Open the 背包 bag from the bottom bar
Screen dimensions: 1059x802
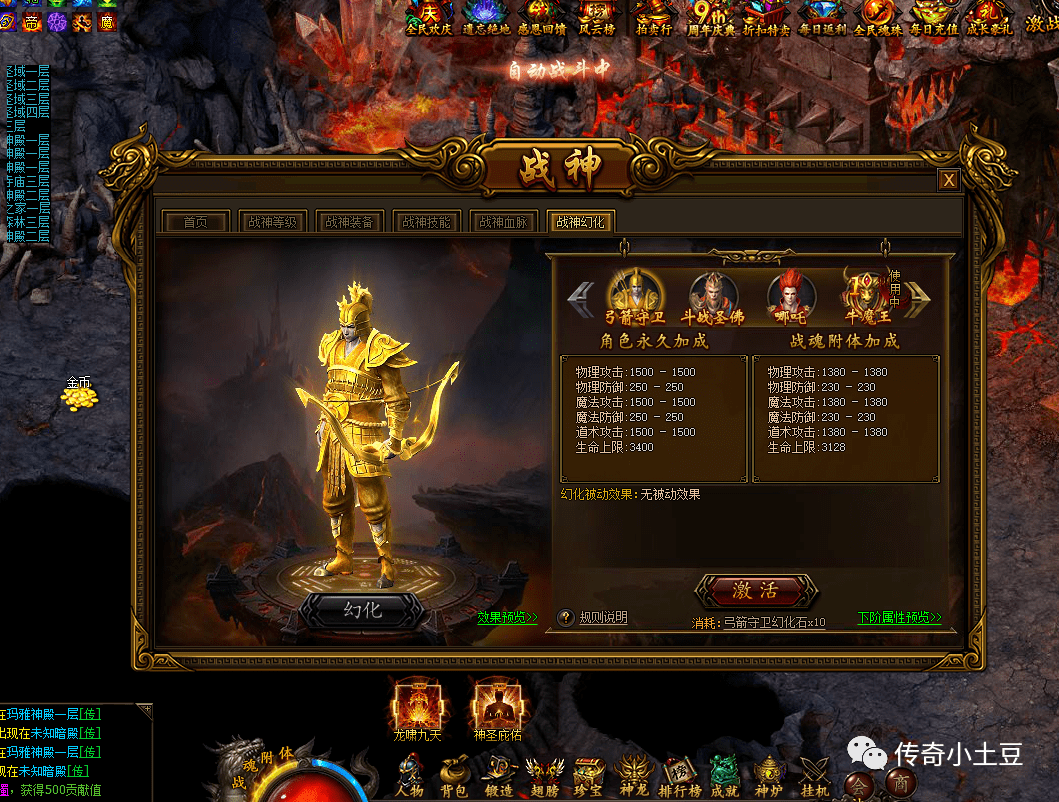coord(454,775)
